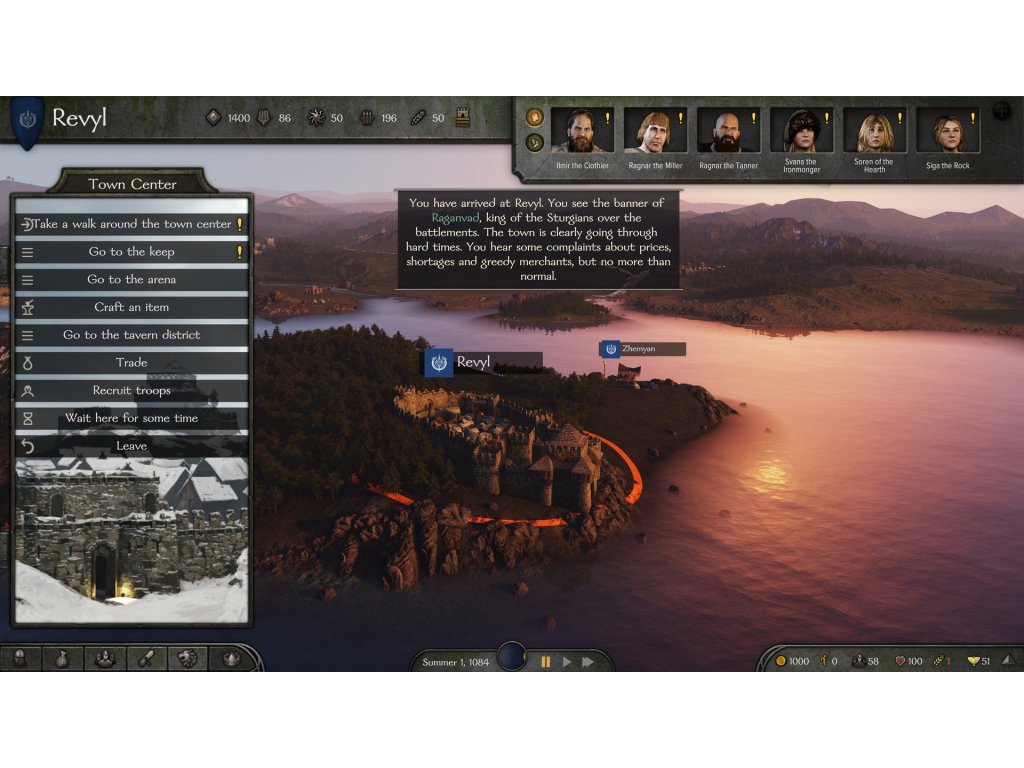Open the Trade option
Viewport: 1024px width, 768px height.
tap(132, 363)
